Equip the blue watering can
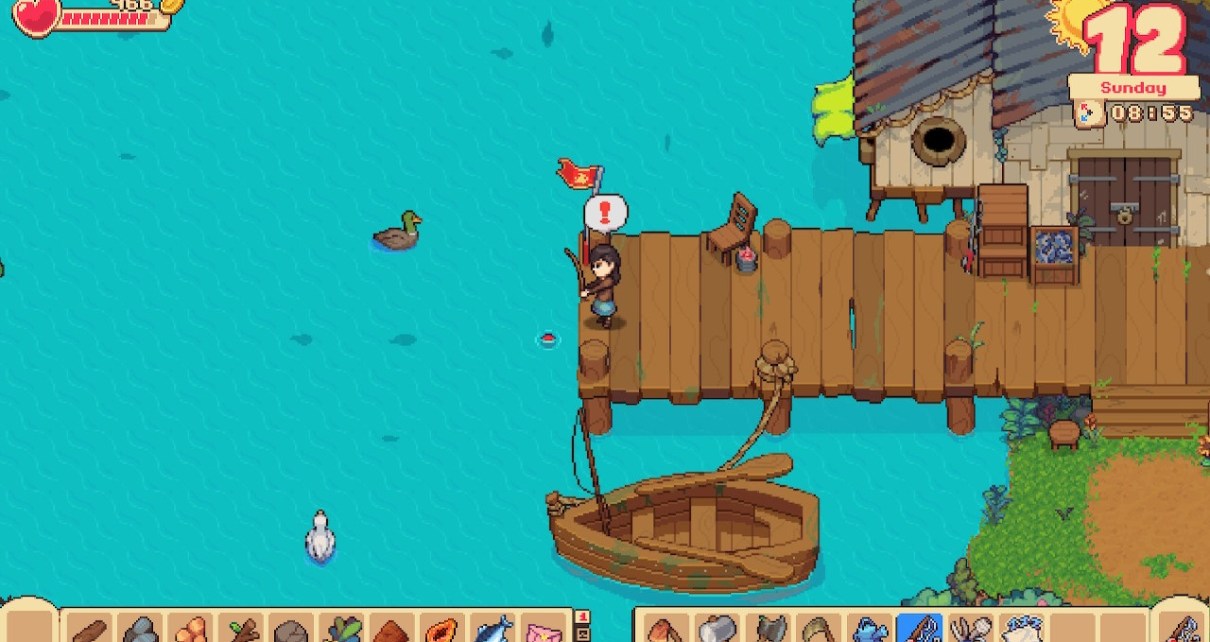This screenshot has width=1210, height=642. [x=867, y=630]
